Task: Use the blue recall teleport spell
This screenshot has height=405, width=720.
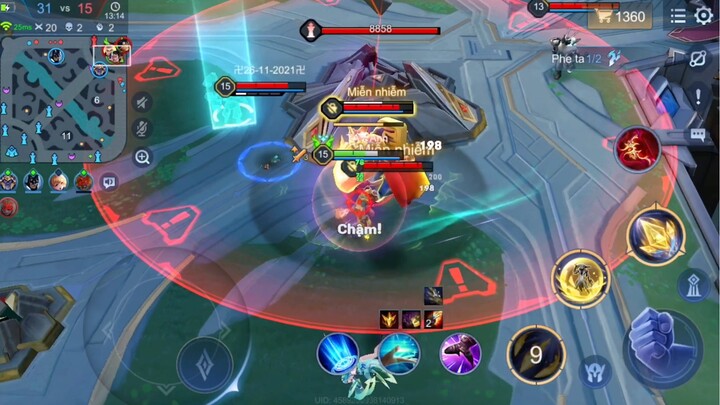Action: point(339,353)
